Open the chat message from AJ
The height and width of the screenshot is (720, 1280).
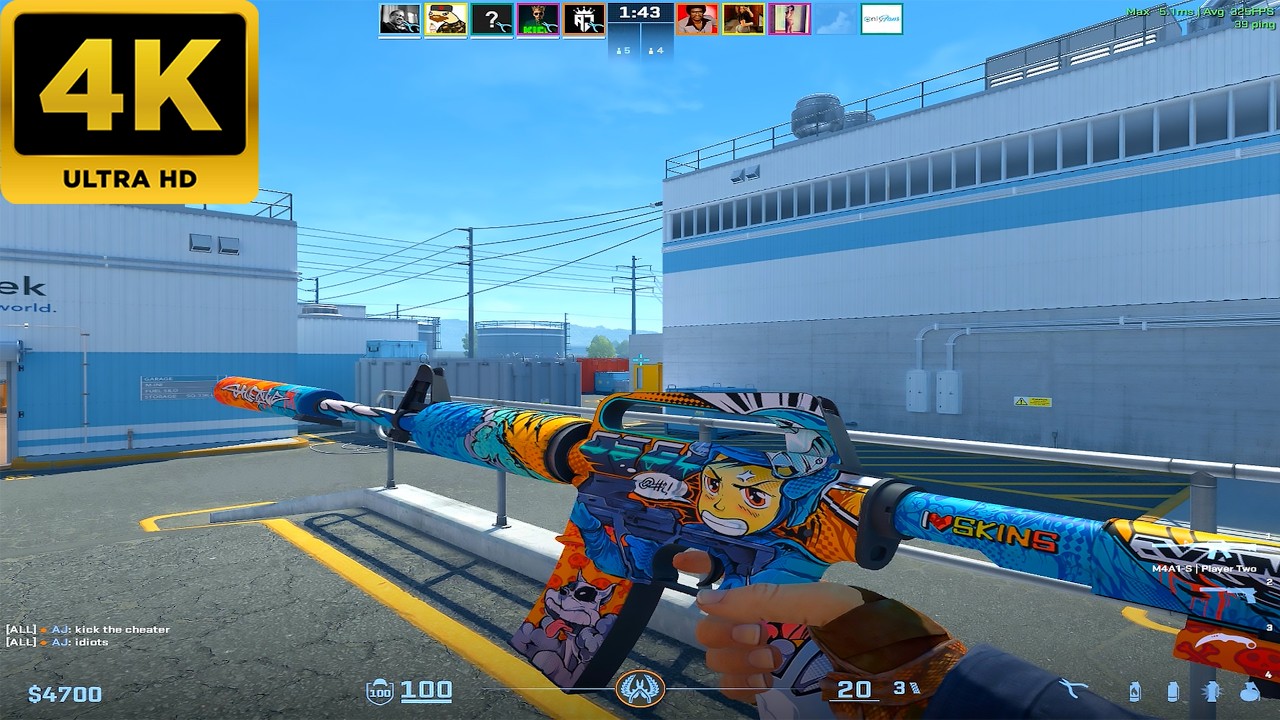[88, 630]
